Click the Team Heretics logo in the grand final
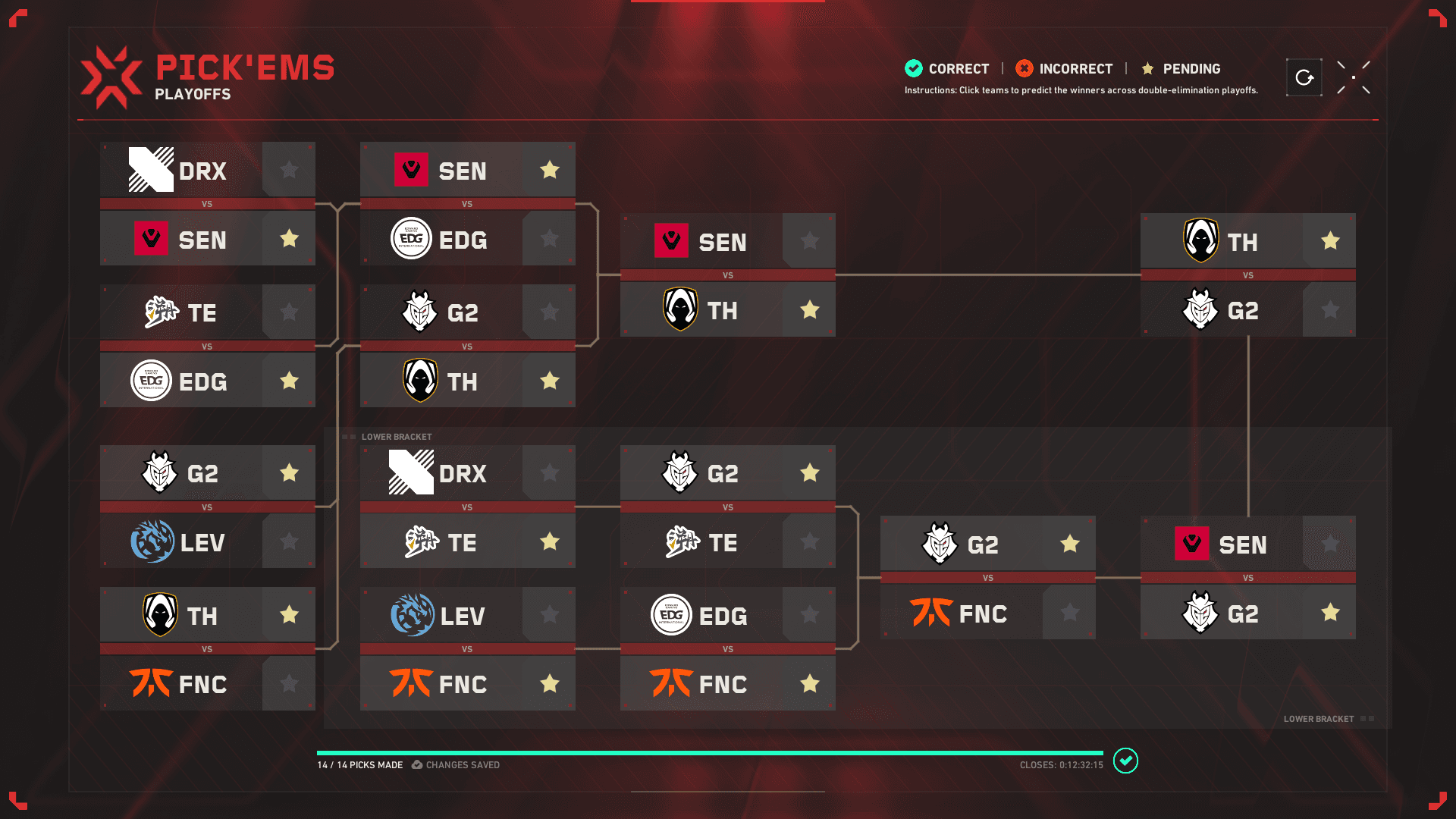This screenshot has height=819, width=1456. (x=1202, y=241)
